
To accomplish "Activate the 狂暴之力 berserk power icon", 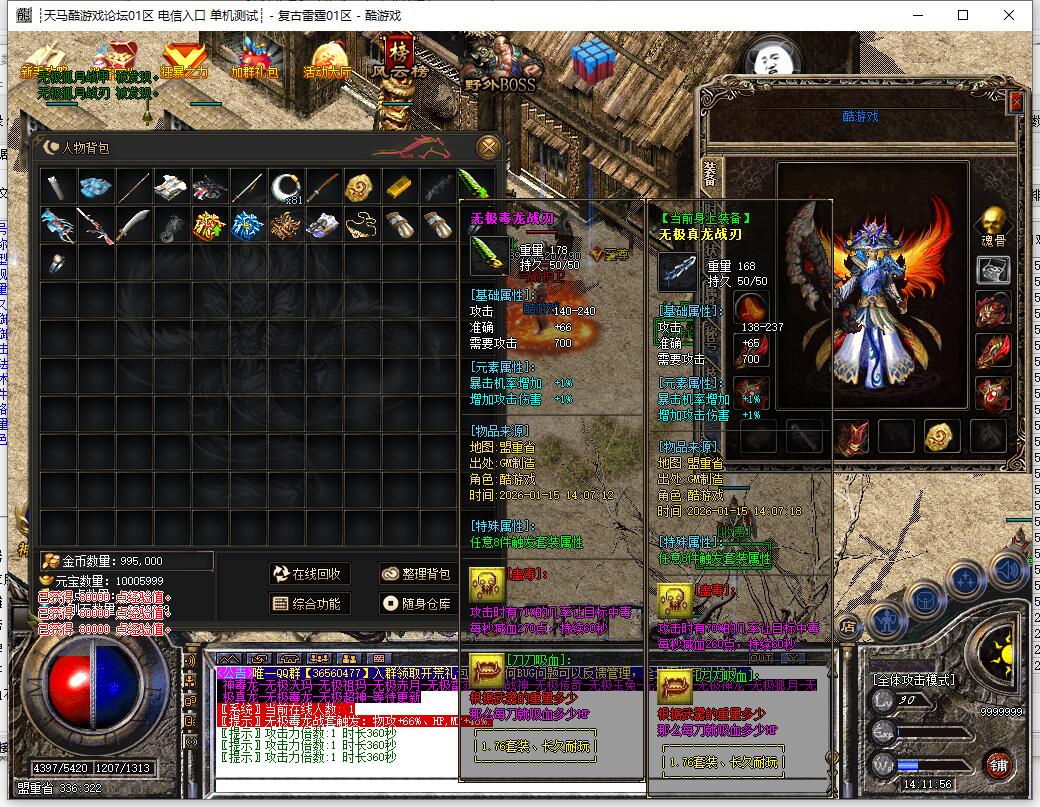I will click(184, 59).
